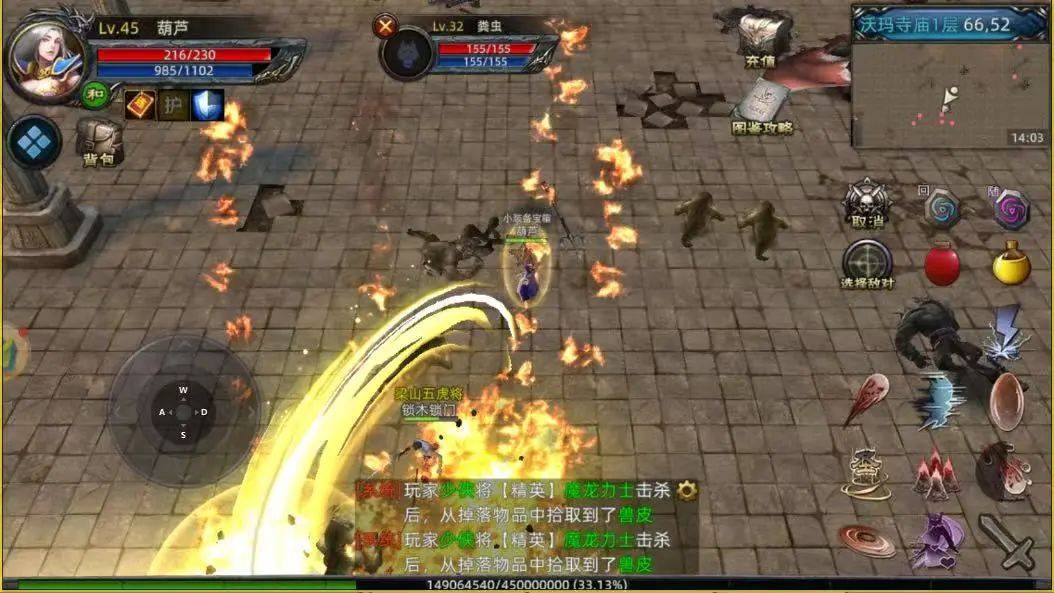Trigger the basic sword attack
1054x593 pixels.
[1006, 540]
